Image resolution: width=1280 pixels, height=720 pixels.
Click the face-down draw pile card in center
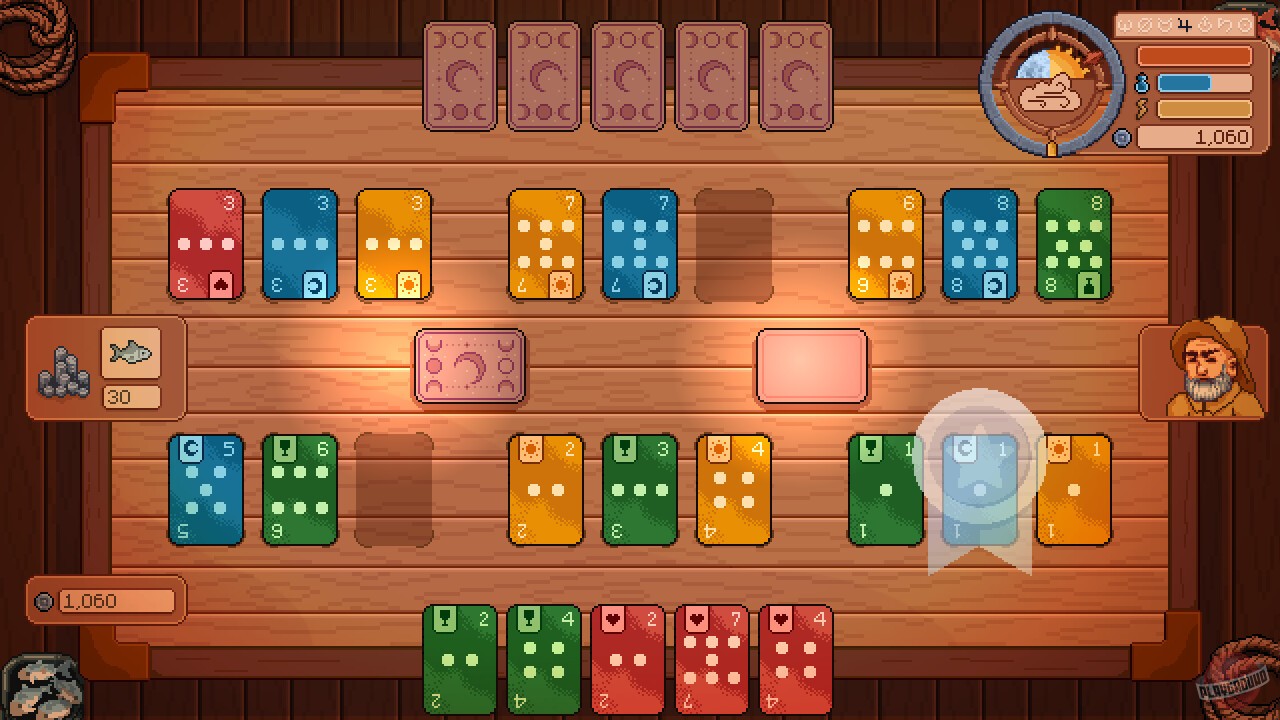pos(470,368)
